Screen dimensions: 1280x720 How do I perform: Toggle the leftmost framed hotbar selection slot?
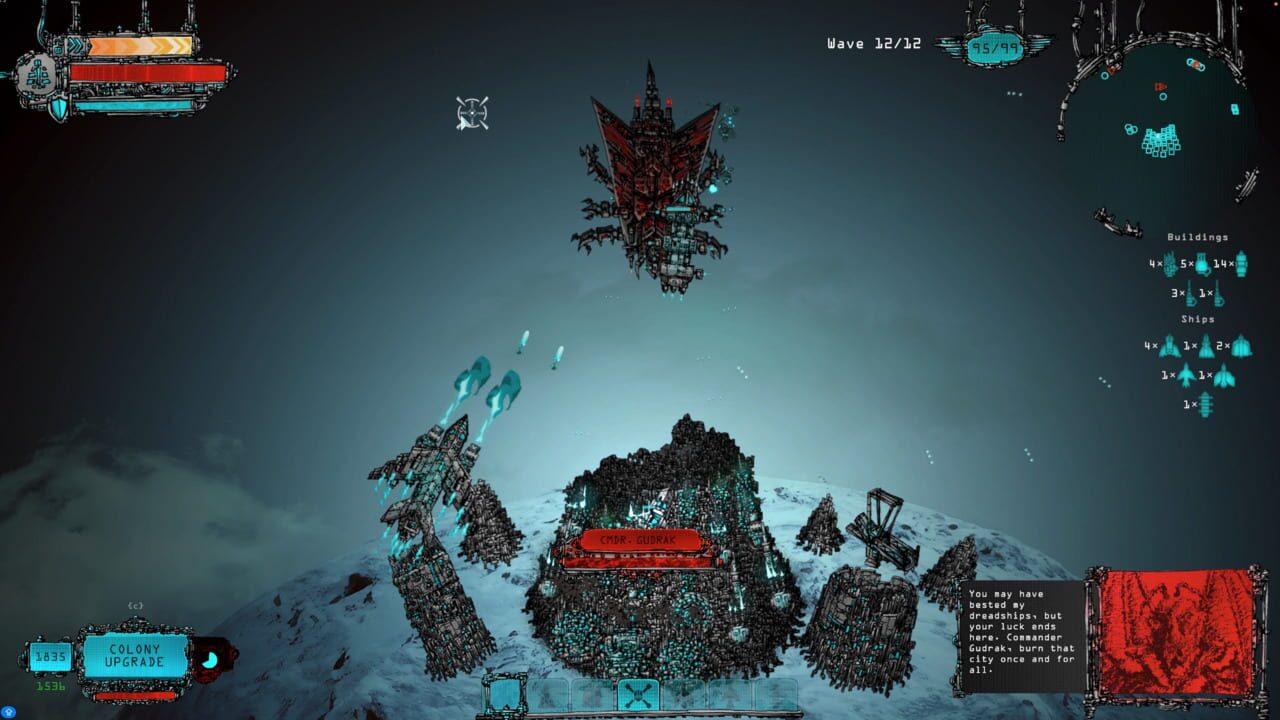503,693
